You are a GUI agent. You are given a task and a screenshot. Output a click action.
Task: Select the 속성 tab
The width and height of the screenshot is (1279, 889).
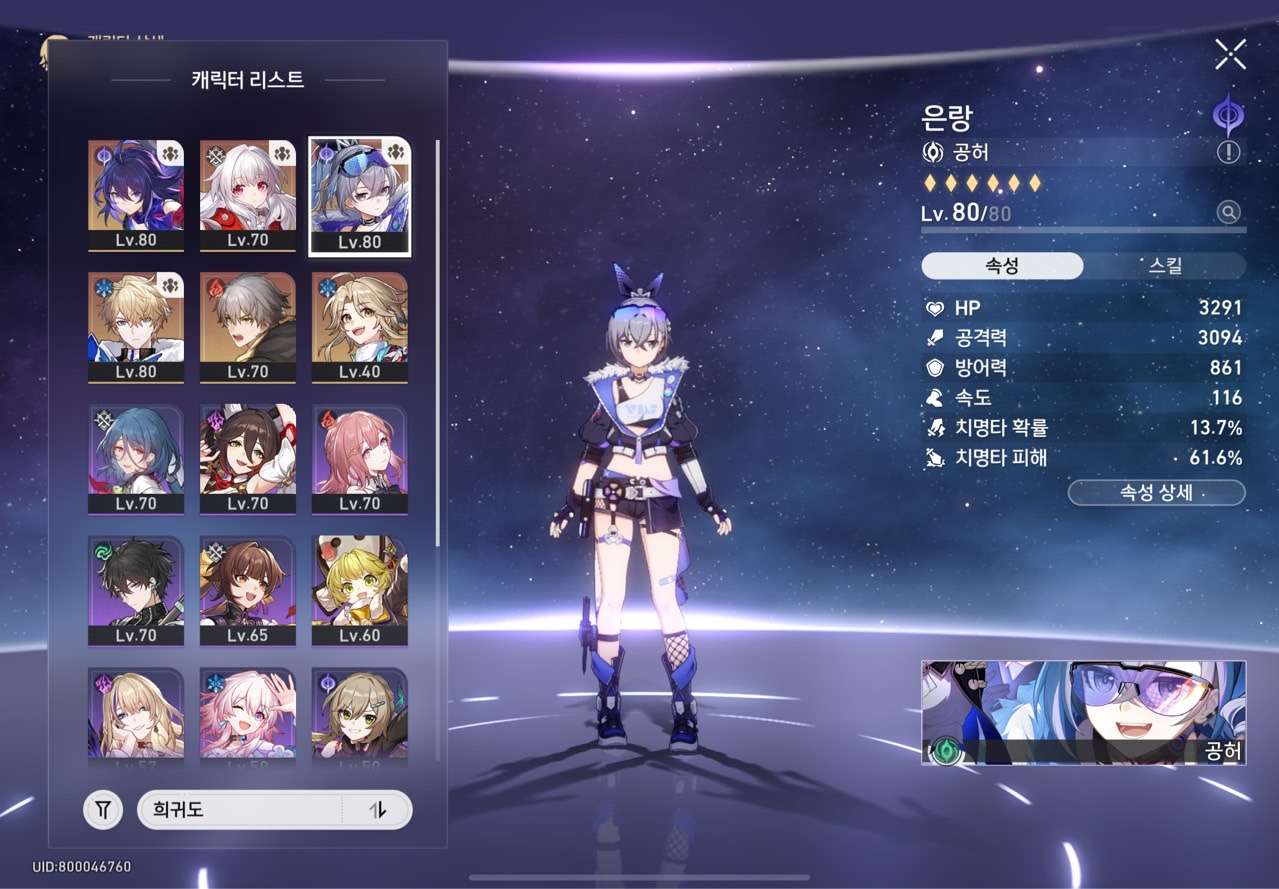pyautogui.click(x=1002, y=266)
